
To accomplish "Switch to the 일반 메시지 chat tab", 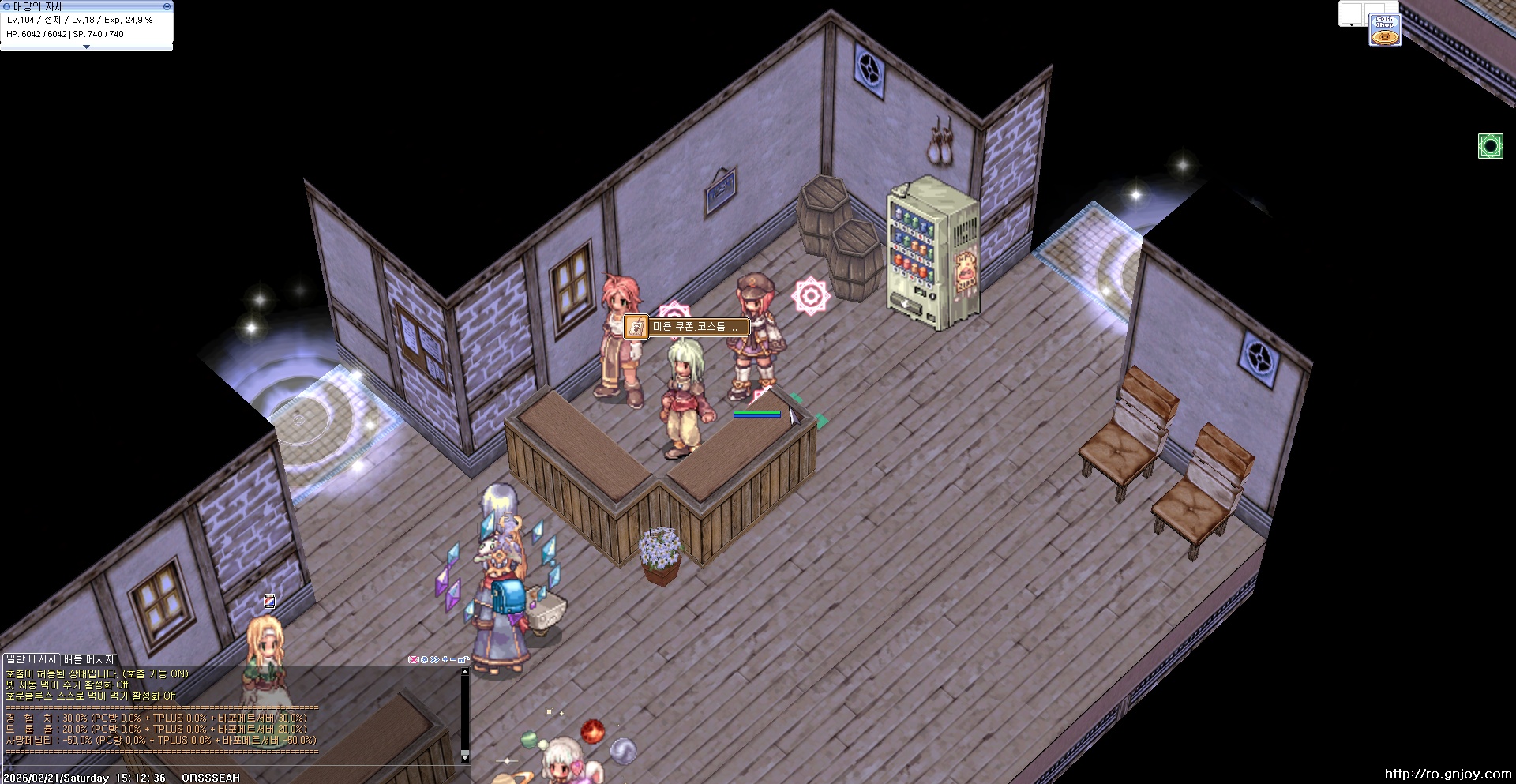I will click(32, 659).
